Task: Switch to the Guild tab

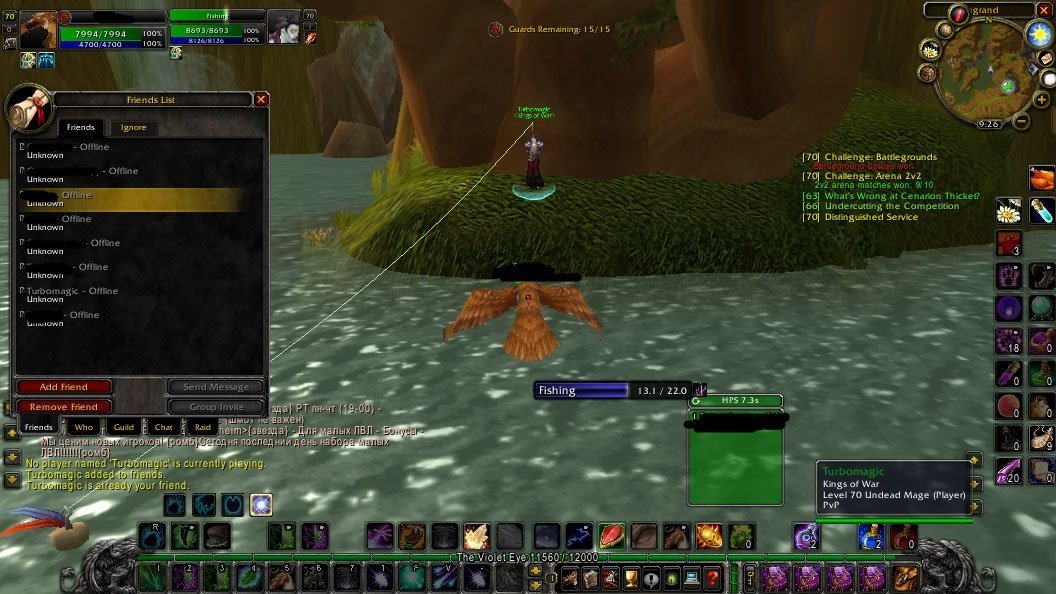Action: tap(123, 427)
